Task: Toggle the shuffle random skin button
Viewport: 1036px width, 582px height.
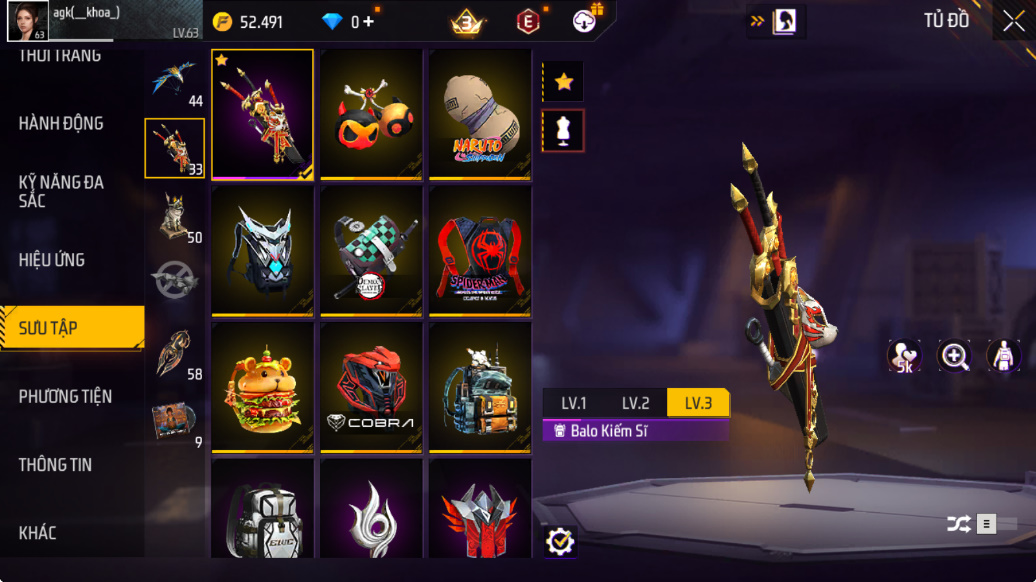Action: click(959, 524)
